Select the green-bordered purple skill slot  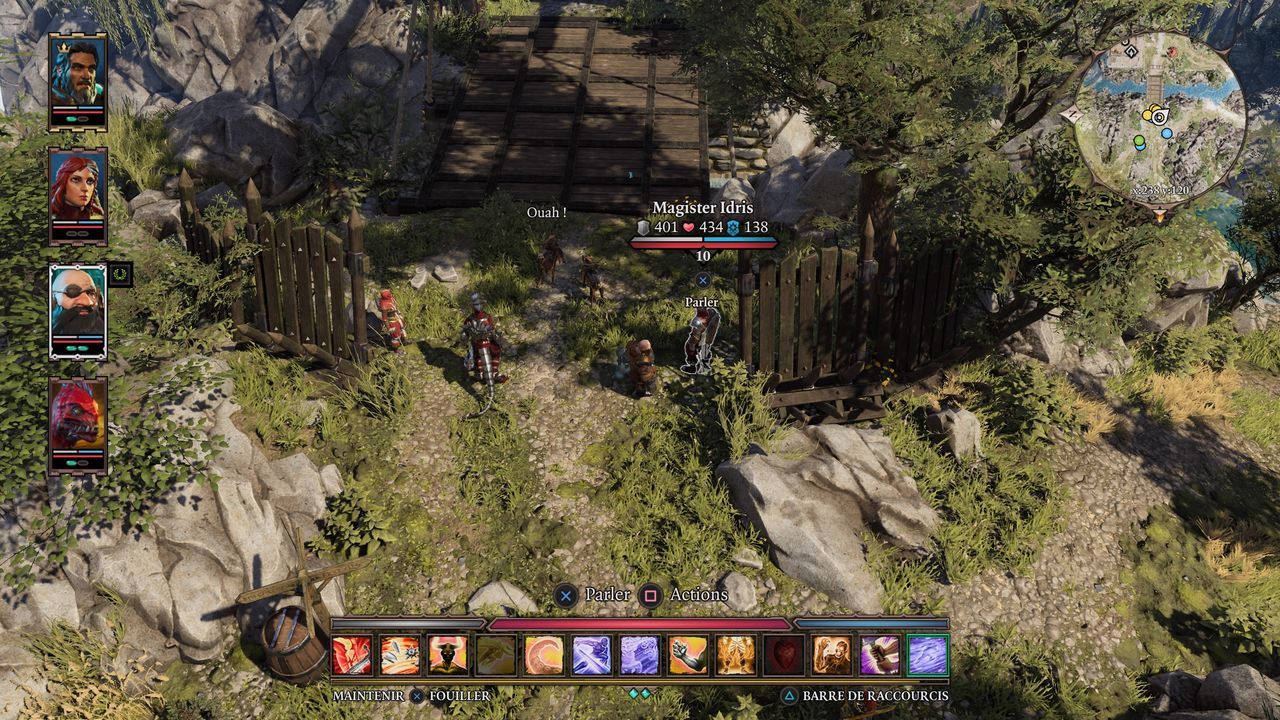click(x=928, y=655)
